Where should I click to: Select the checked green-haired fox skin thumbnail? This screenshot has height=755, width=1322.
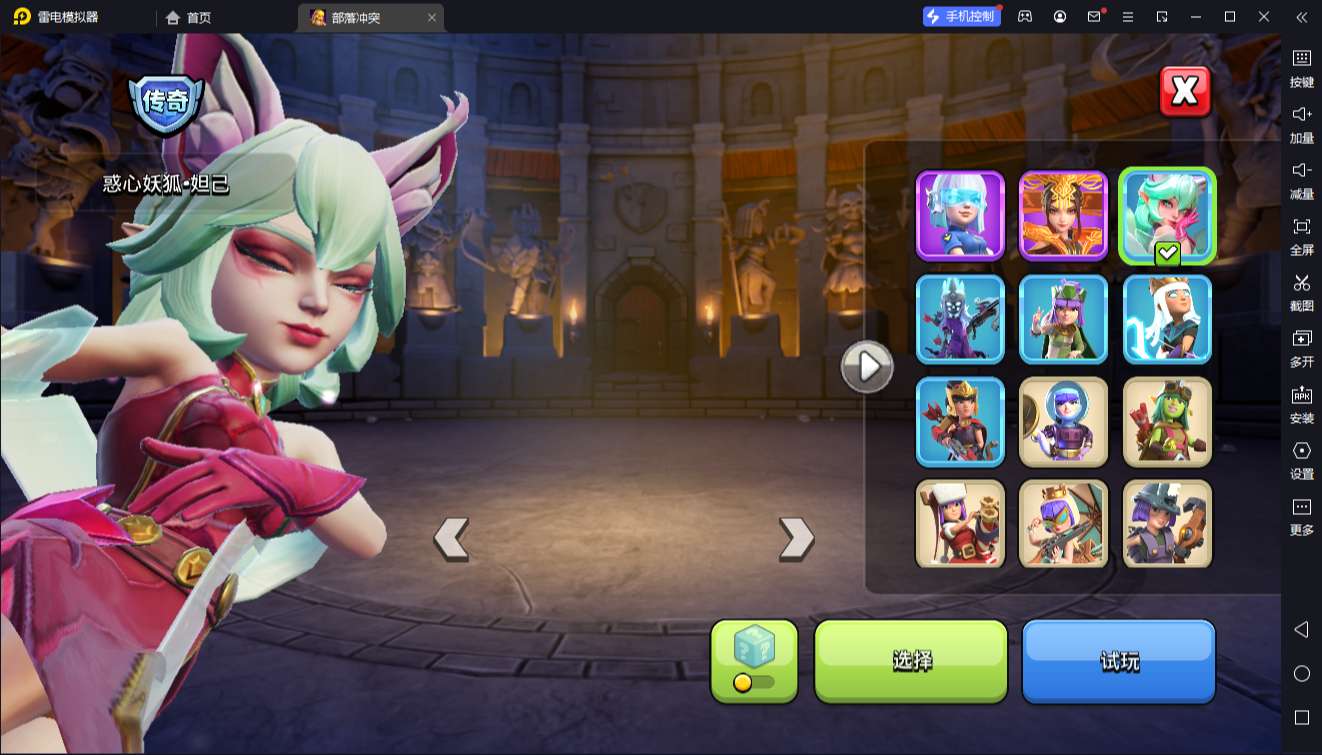point(1167,215)
